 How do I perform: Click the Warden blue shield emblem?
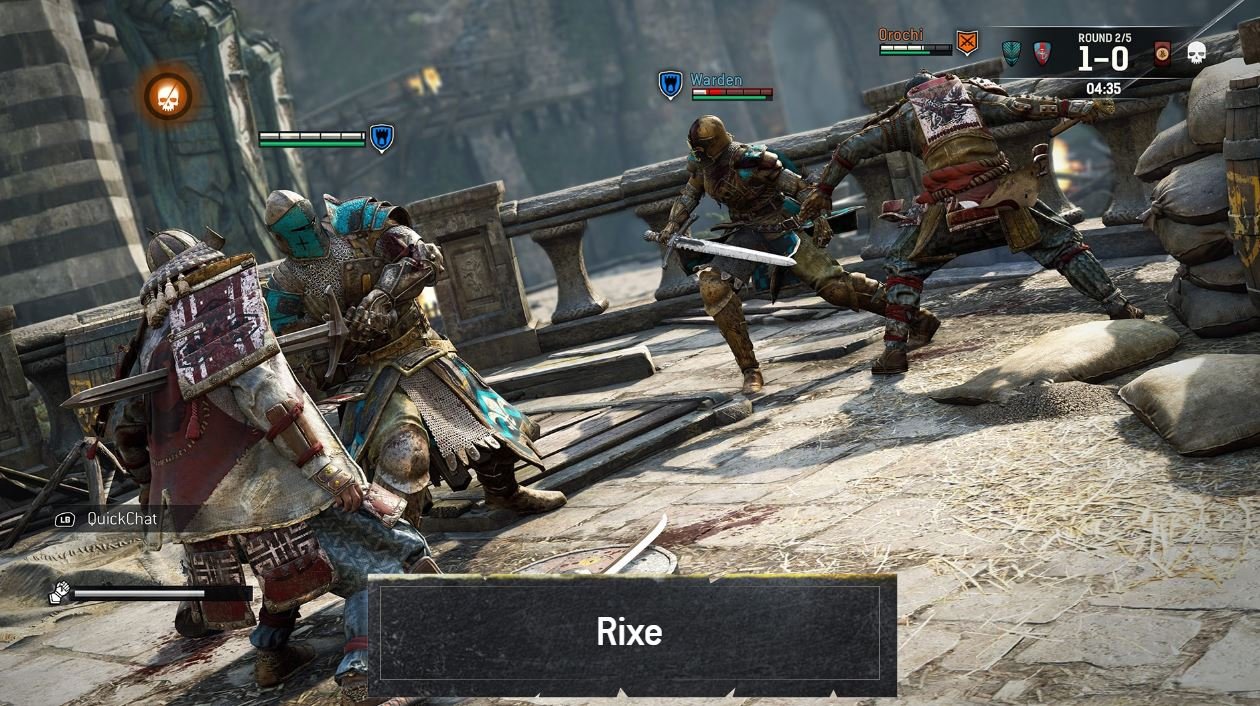pos(670,84)
